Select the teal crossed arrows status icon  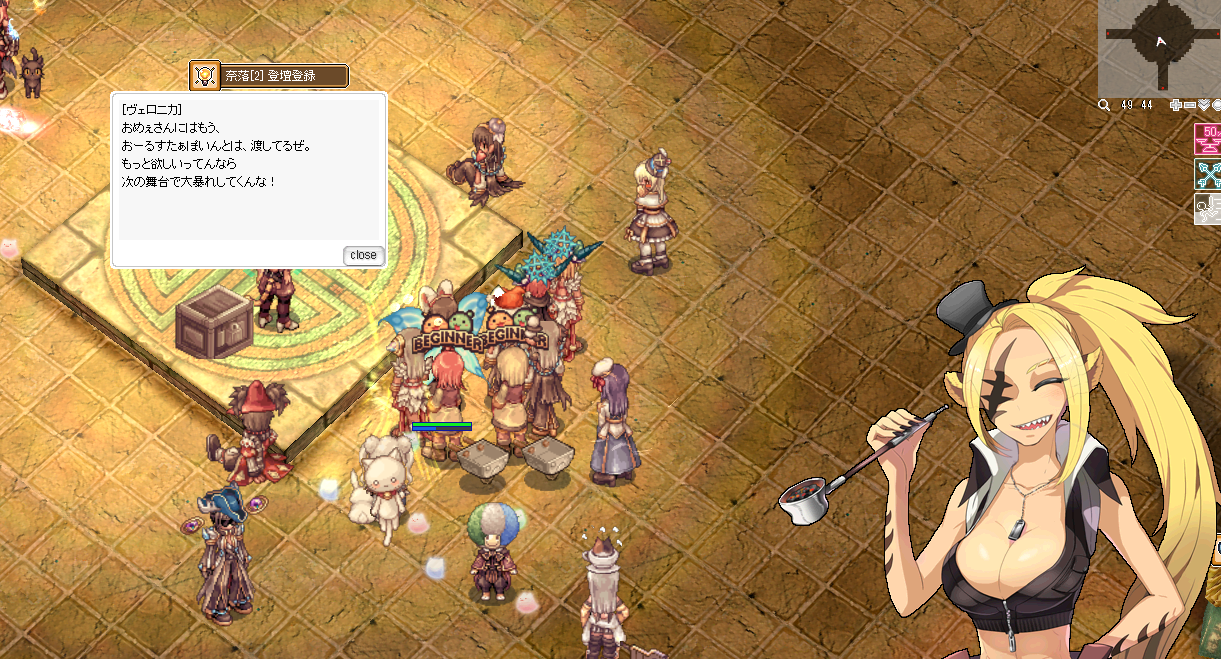[x=1208, y=174]
